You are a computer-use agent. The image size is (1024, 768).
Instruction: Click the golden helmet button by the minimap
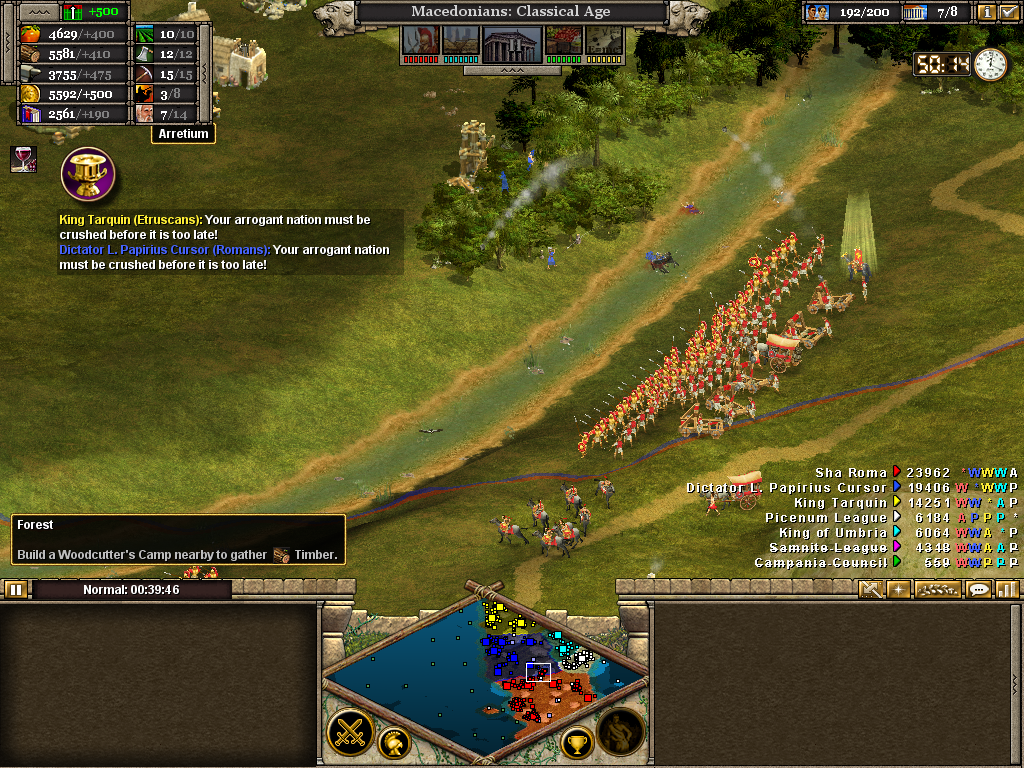(394, 743)
